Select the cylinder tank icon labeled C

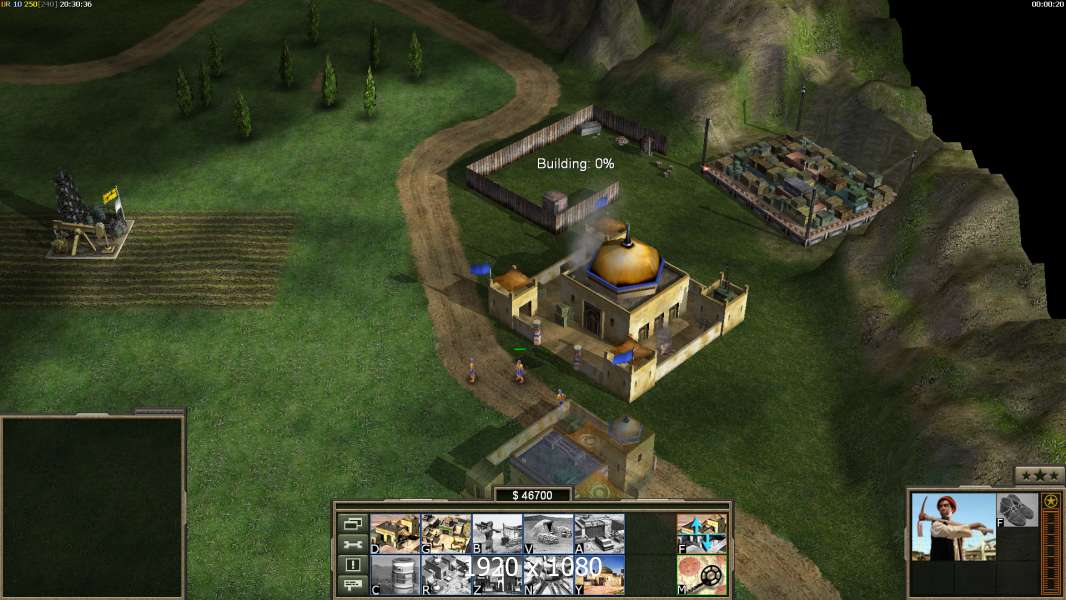click(x=395, y=575)
